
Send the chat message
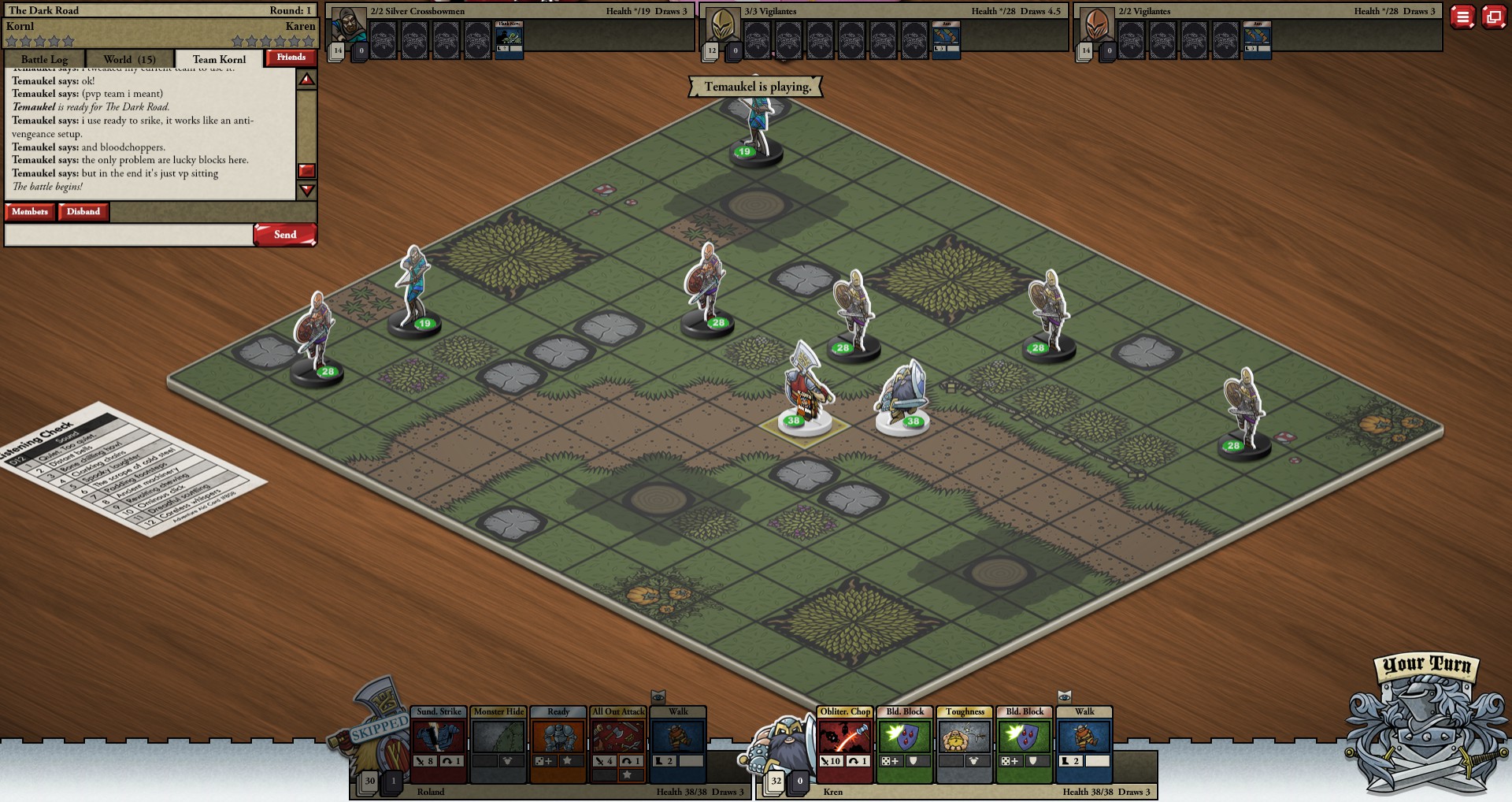coord(284,235)
